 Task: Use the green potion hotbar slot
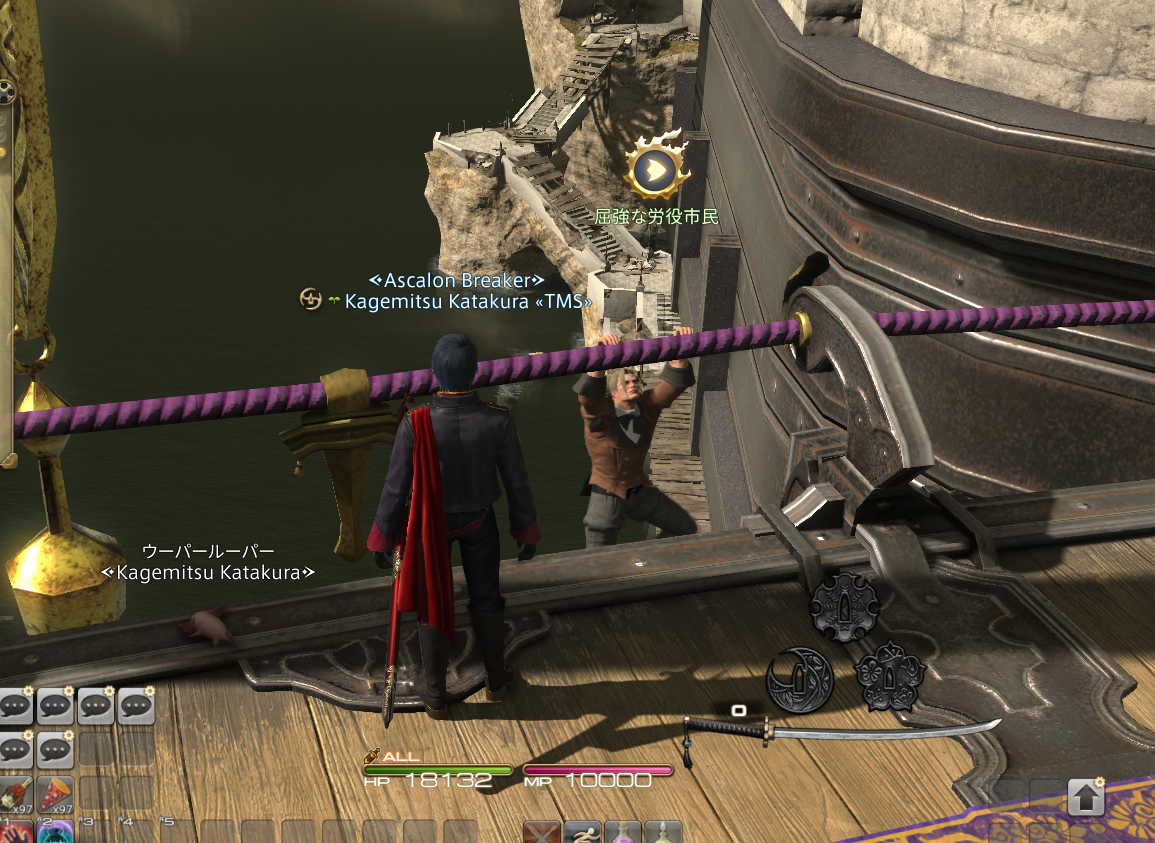pyautogui.click(x=663, y=833)
